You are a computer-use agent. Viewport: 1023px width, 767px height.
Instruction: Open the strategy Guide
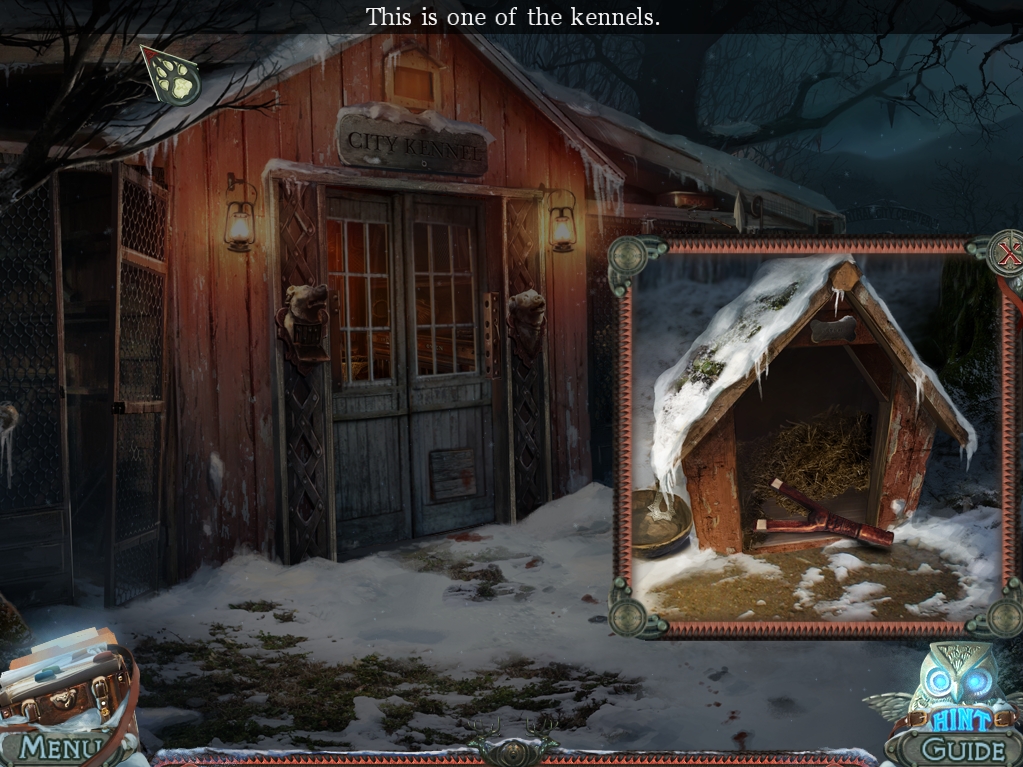(961, 749)
